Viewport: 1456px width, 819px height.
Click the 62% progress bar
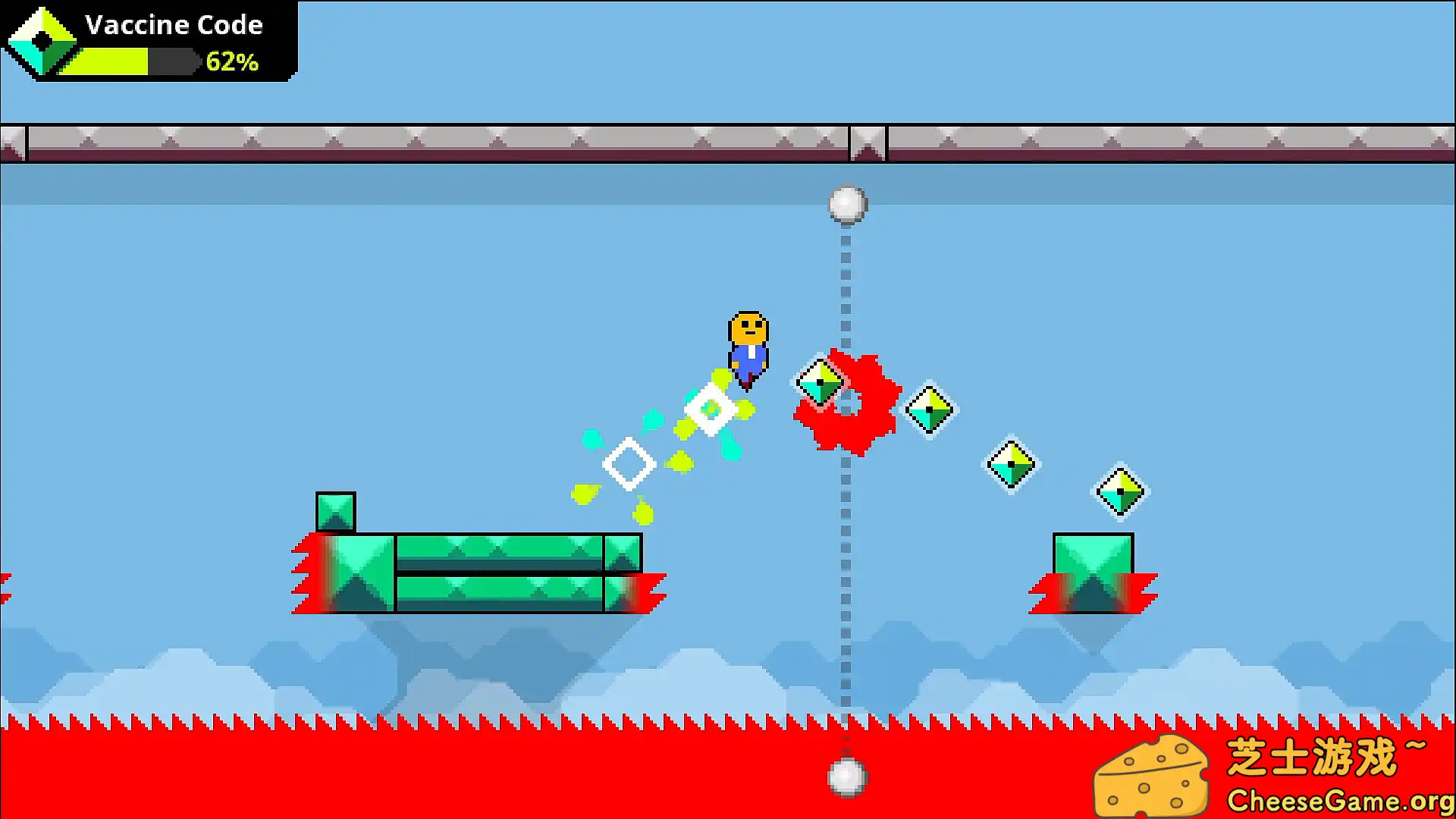click(x=136, y=61)
